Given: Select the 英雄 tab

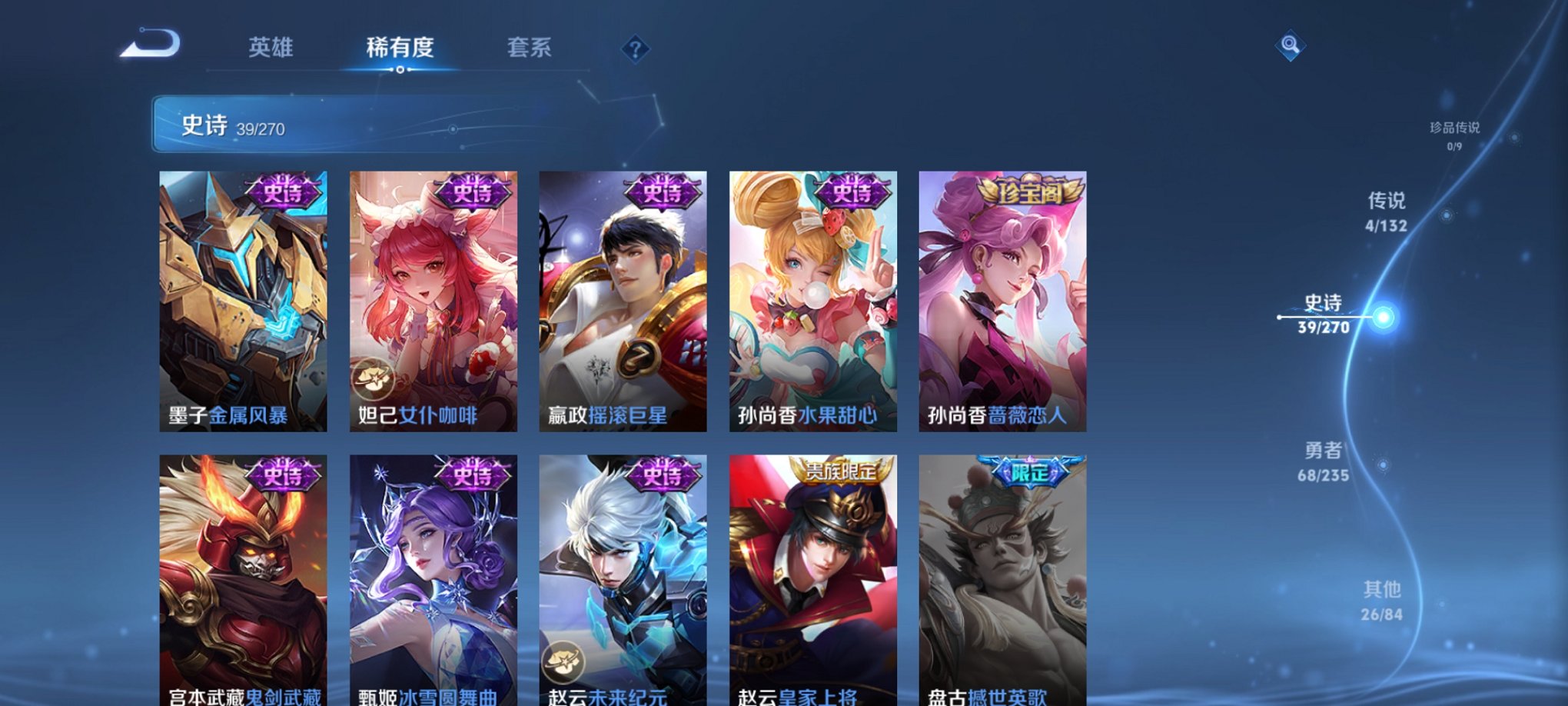Looking at the screenshot, I should coord(274,48).
